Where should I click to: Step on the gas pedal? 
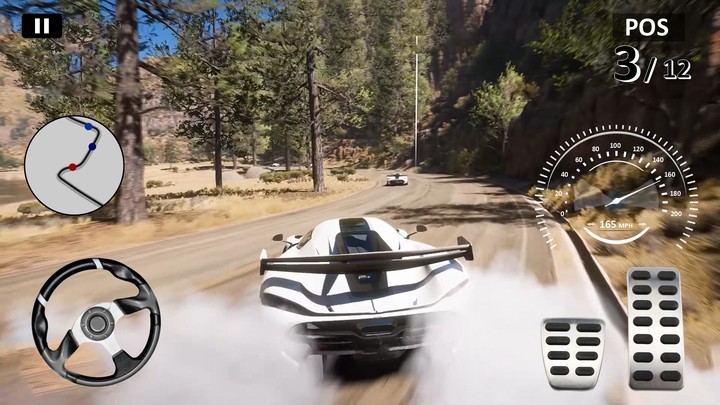click(x=655, y=327)
